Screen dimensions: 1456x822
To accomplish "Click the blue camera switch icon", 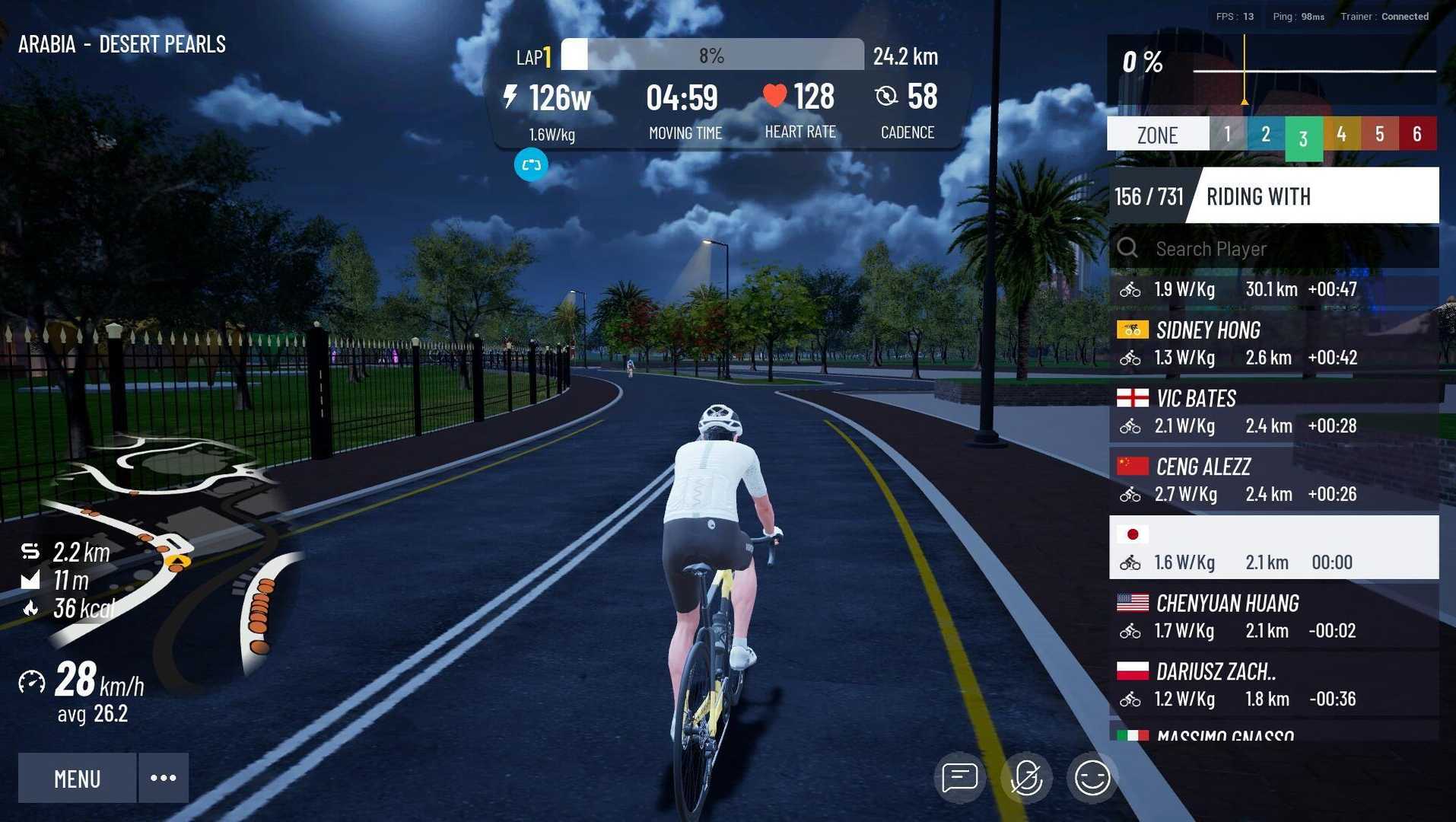I will point(531,164).
